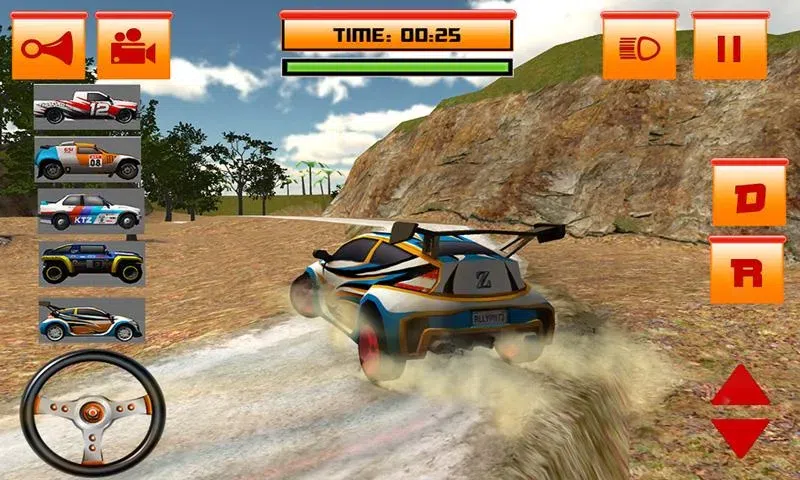Image resolution: width=800 pixels, height=480 pixels.
Task: Switch camera view with the camera button
Action: tap(133, 47)
